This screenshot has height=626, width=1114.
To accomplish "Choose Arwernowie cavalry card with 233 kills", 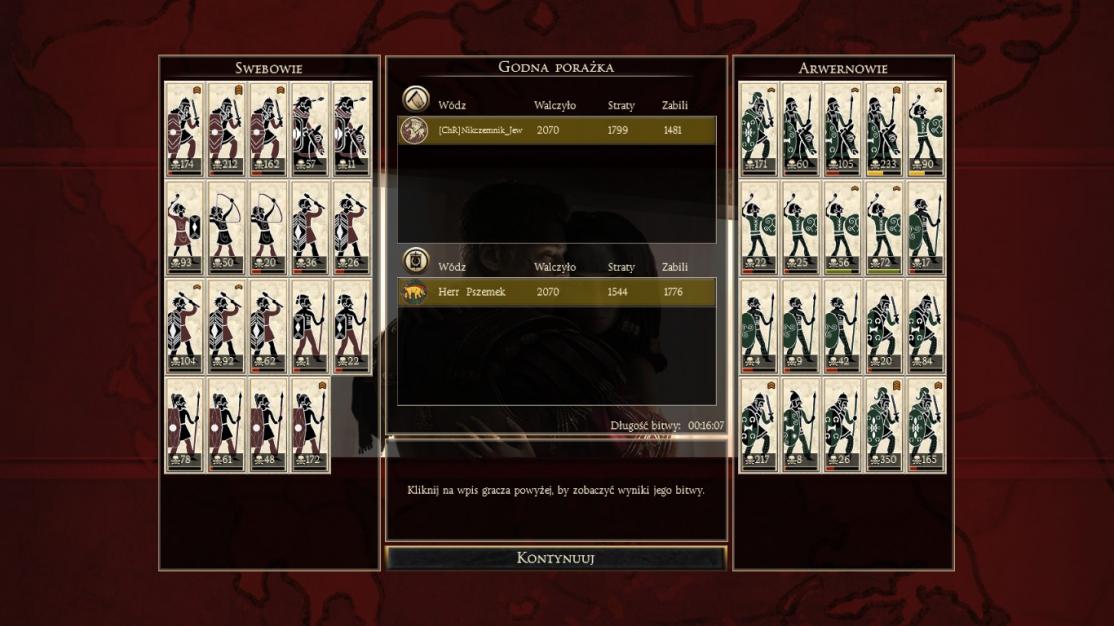I will point(884,129).
